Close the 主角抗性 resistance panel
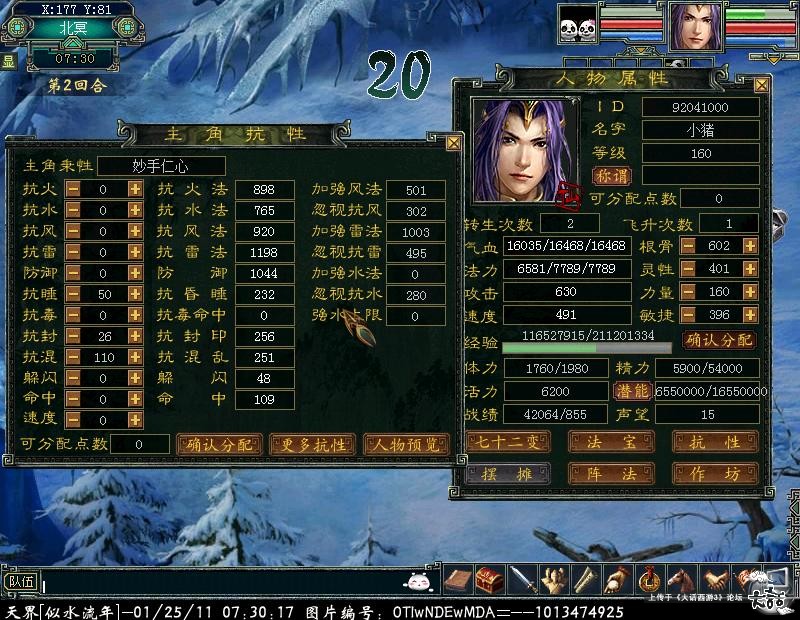This screenshot has height=620, width=800. pos(453,143)
